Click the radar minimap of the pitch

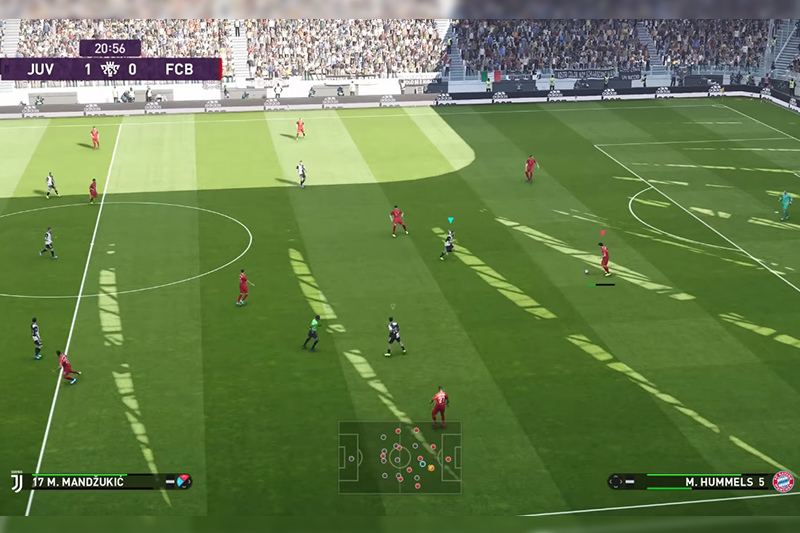(x=399, y=457)
